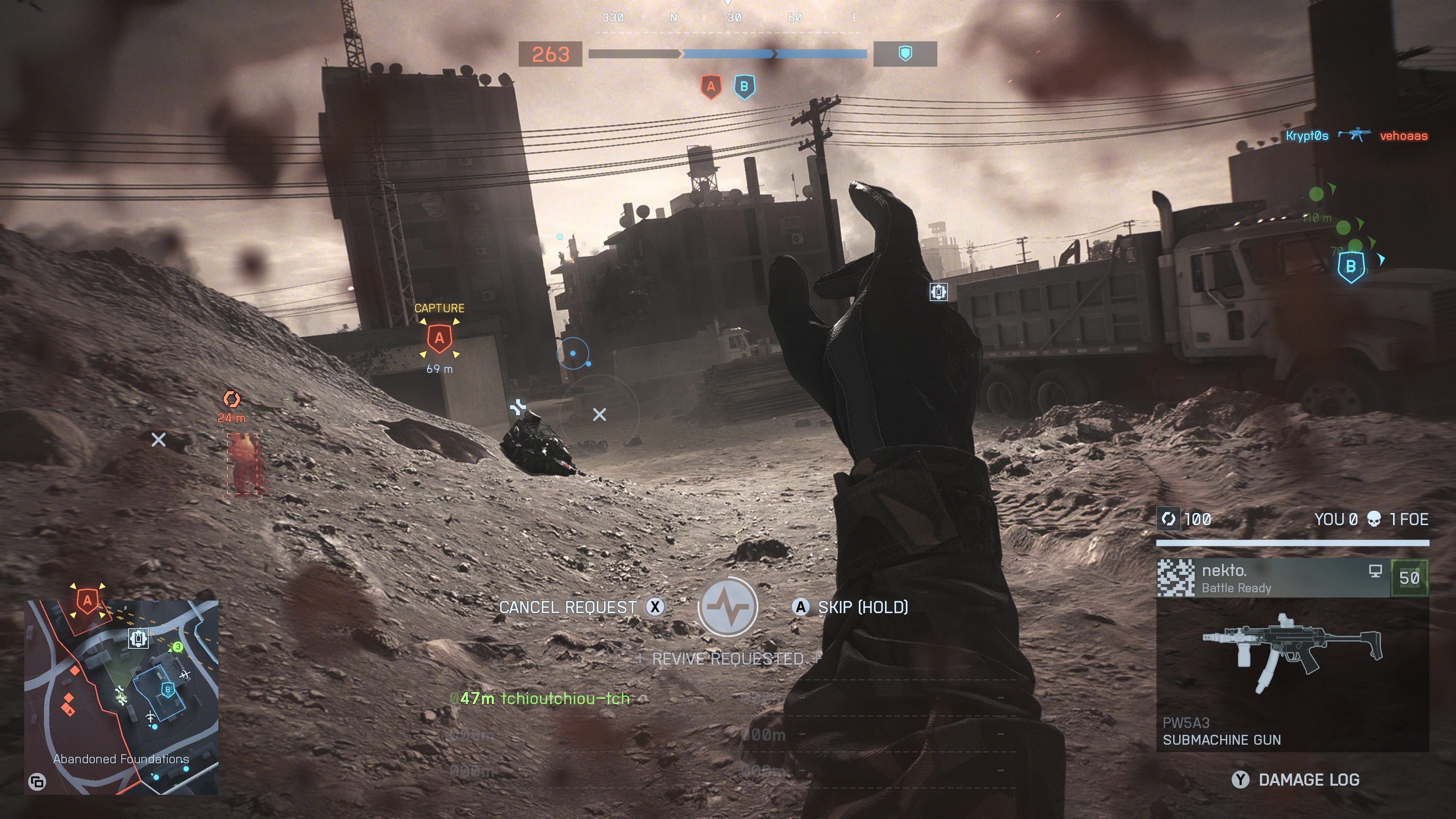Click objective A marker on the minimap
Viewport: 1456px width, 819px height.
[87, 600]
